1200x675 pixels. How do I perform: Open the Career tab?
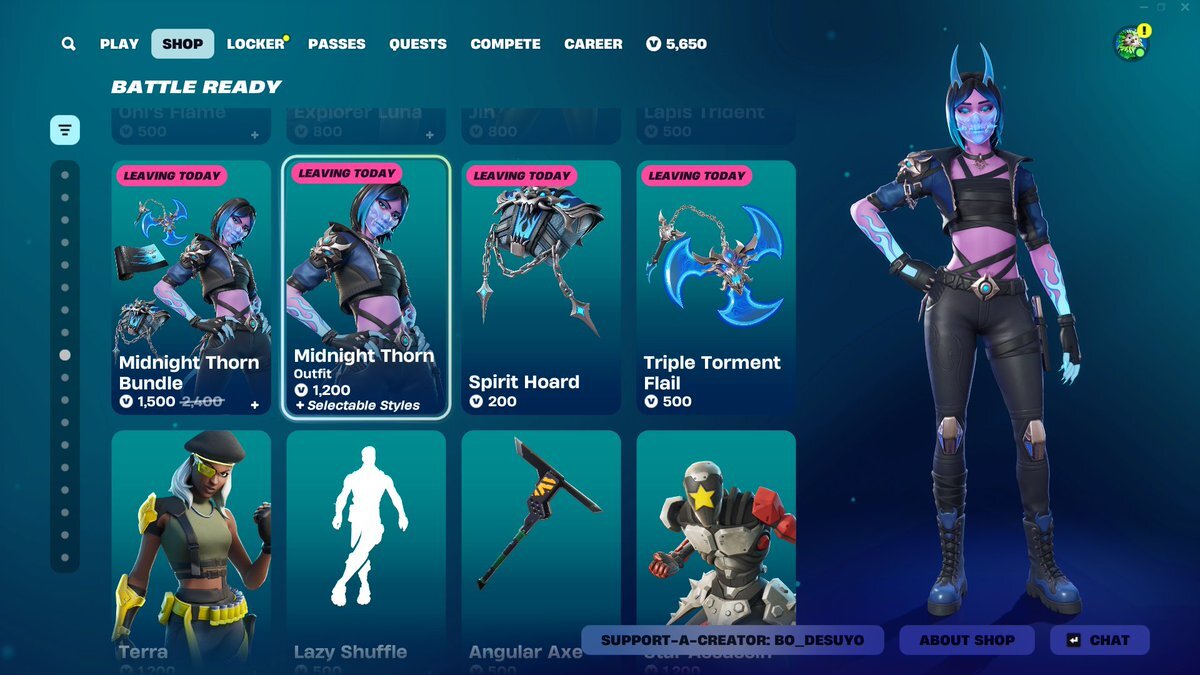[593, 44]
